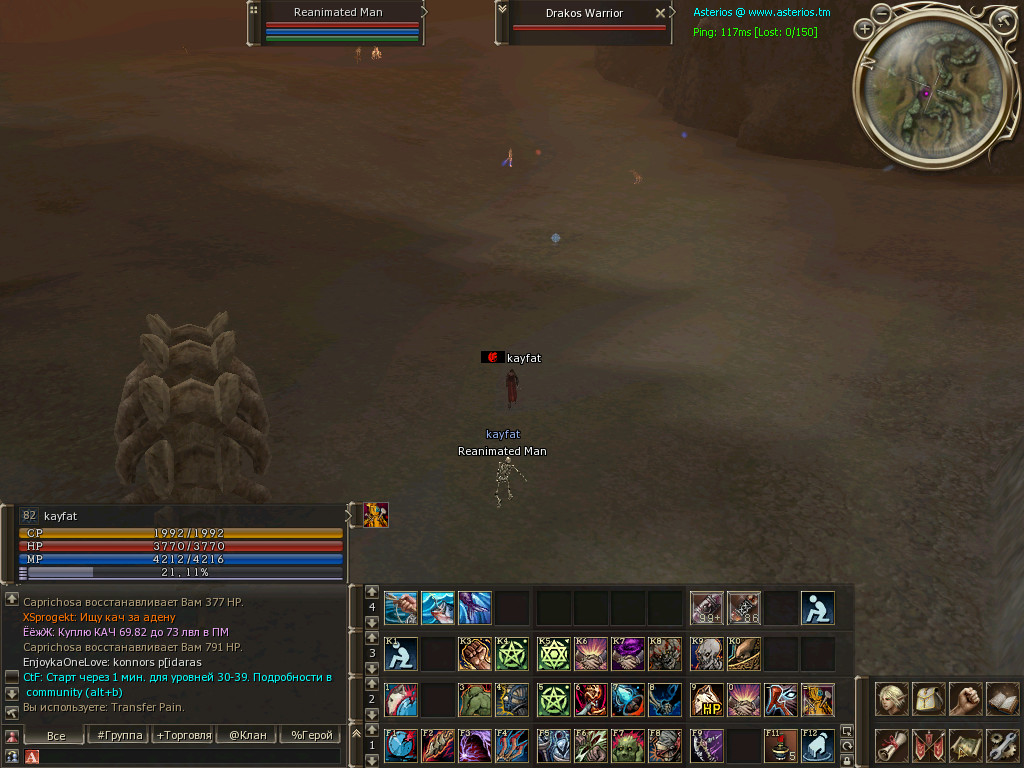Open the actions fist icon
This screenshot has height=768, width=1024.
coord(965,698)
